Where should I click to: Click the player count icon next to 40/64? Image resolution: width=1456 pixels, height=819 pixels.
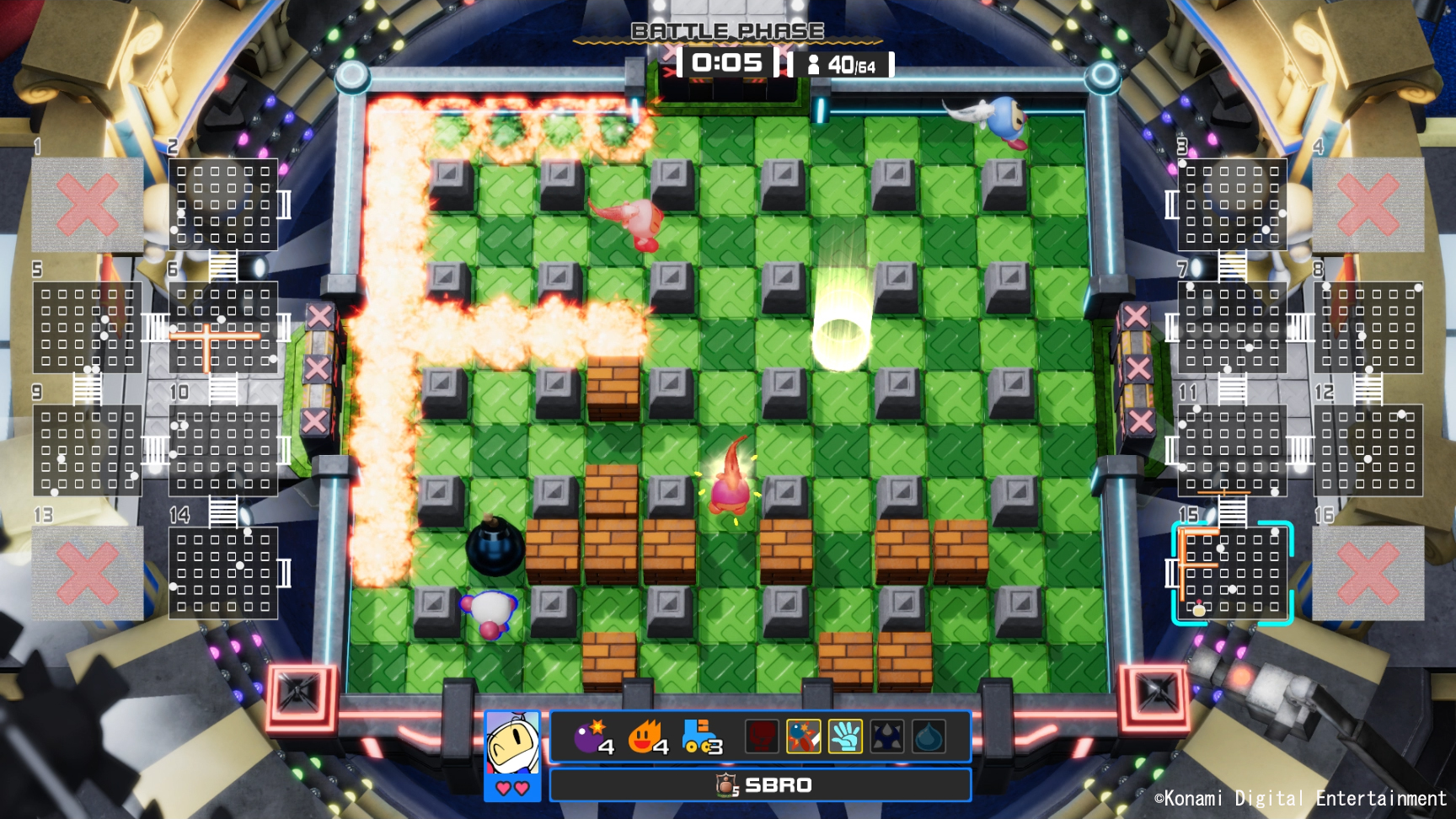814,62
